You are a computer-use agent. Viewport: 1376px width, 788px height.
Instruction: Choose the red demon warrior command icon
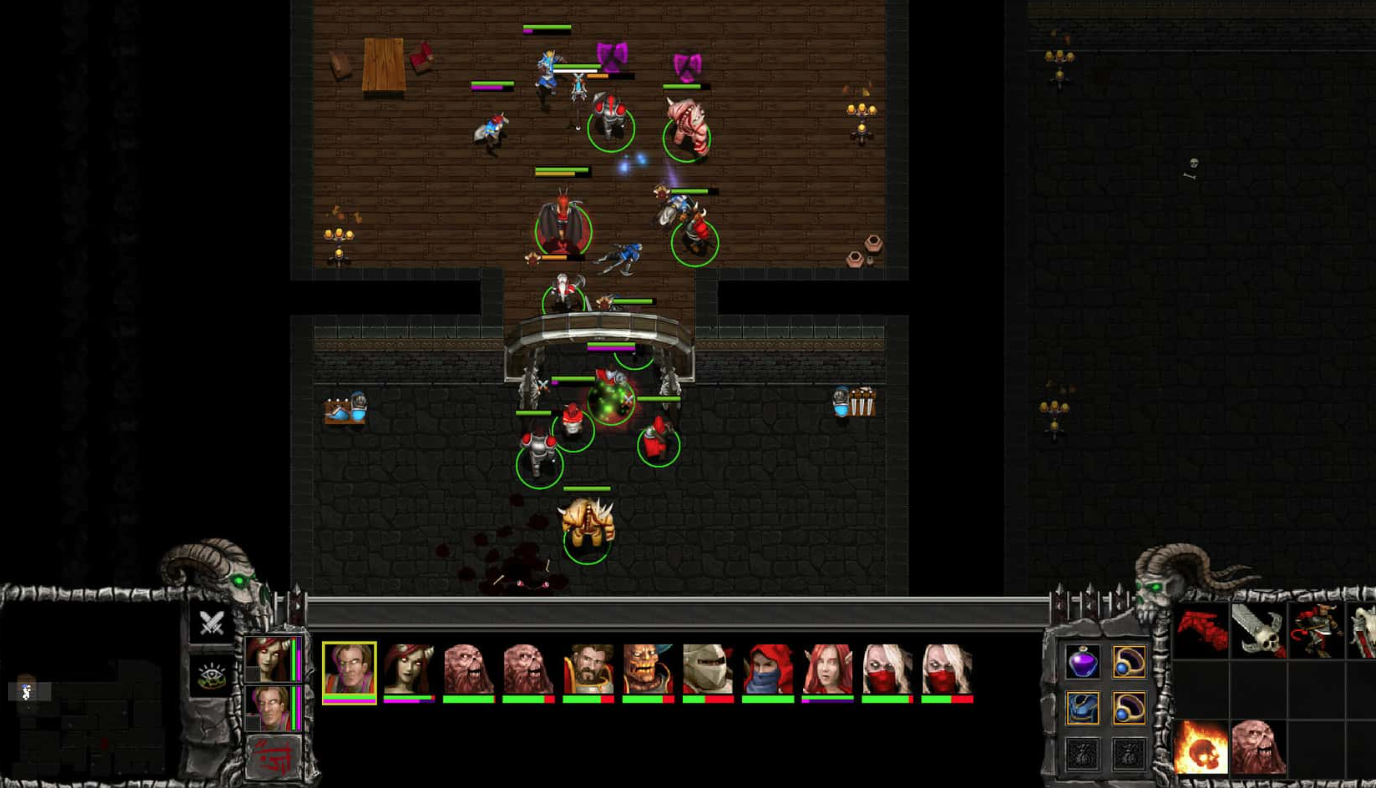coord(1315,630)
